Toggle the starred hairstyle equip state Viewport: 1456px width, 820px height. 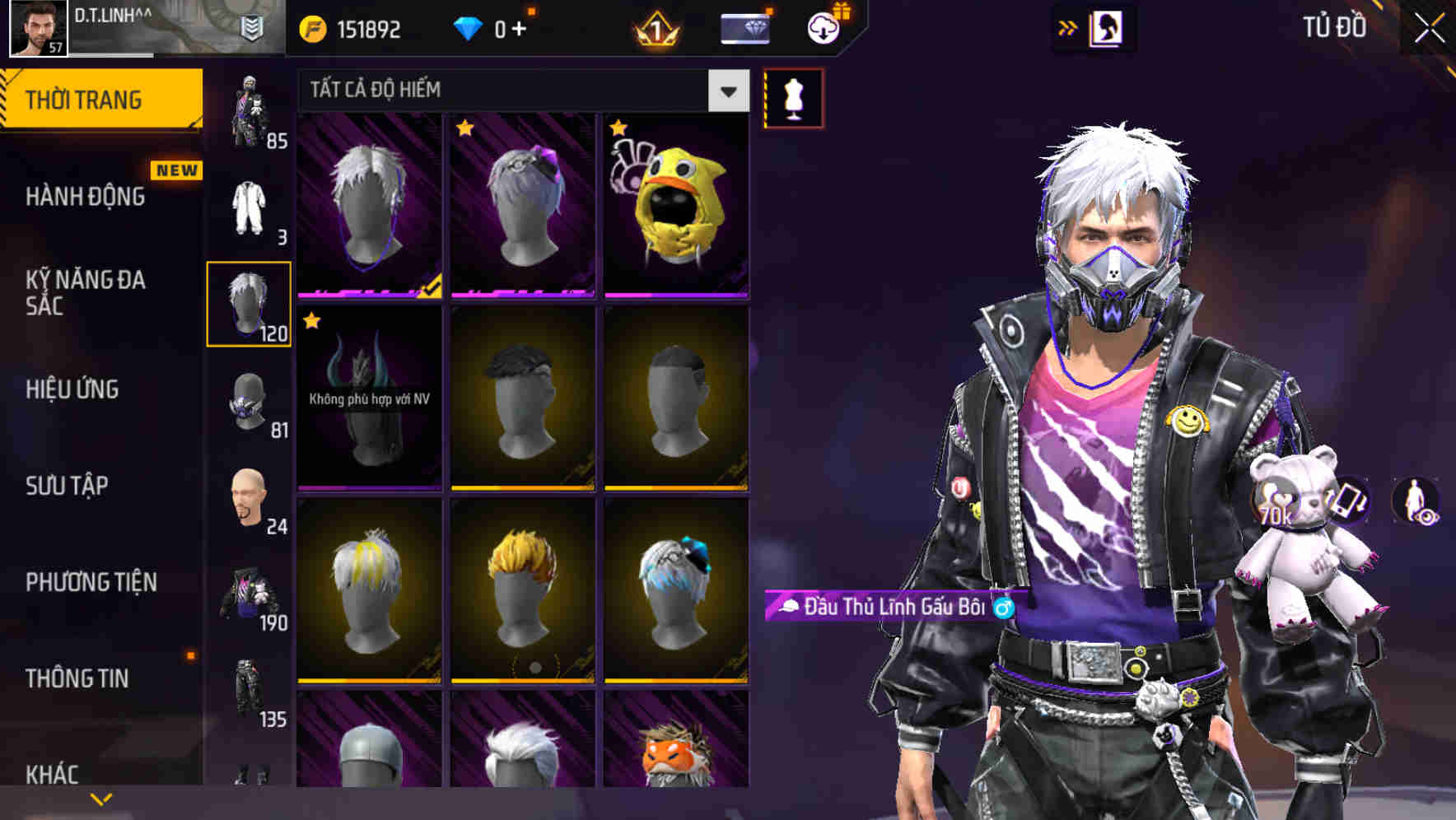tap(522, 204)
